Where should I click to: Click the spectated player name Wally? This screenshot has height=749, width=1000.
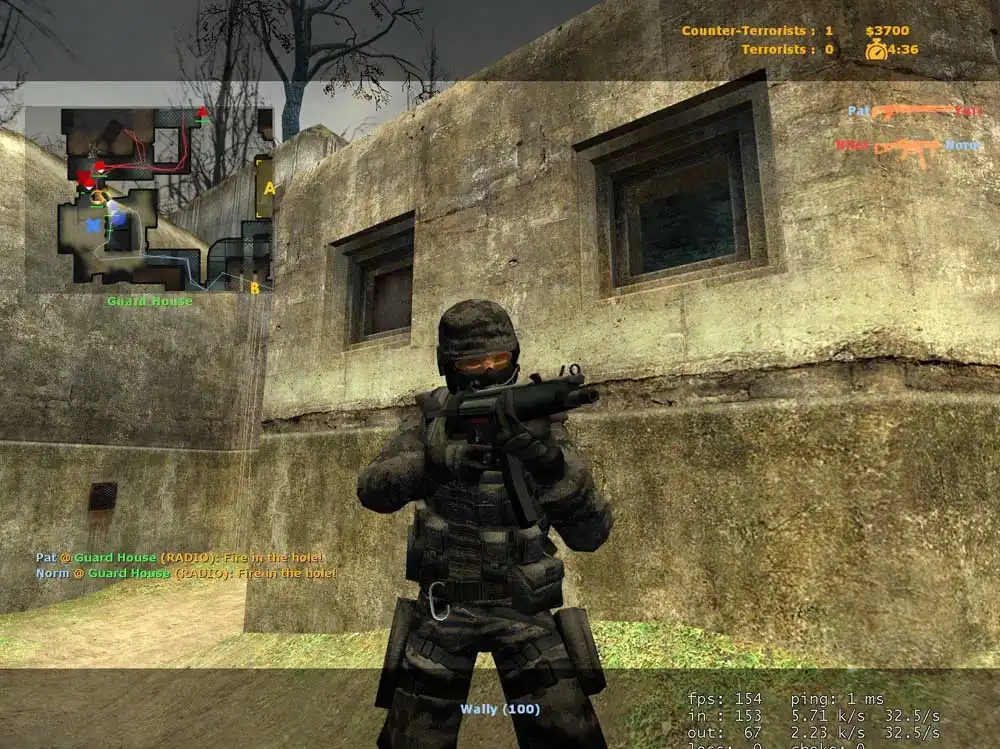pos(499,709)
